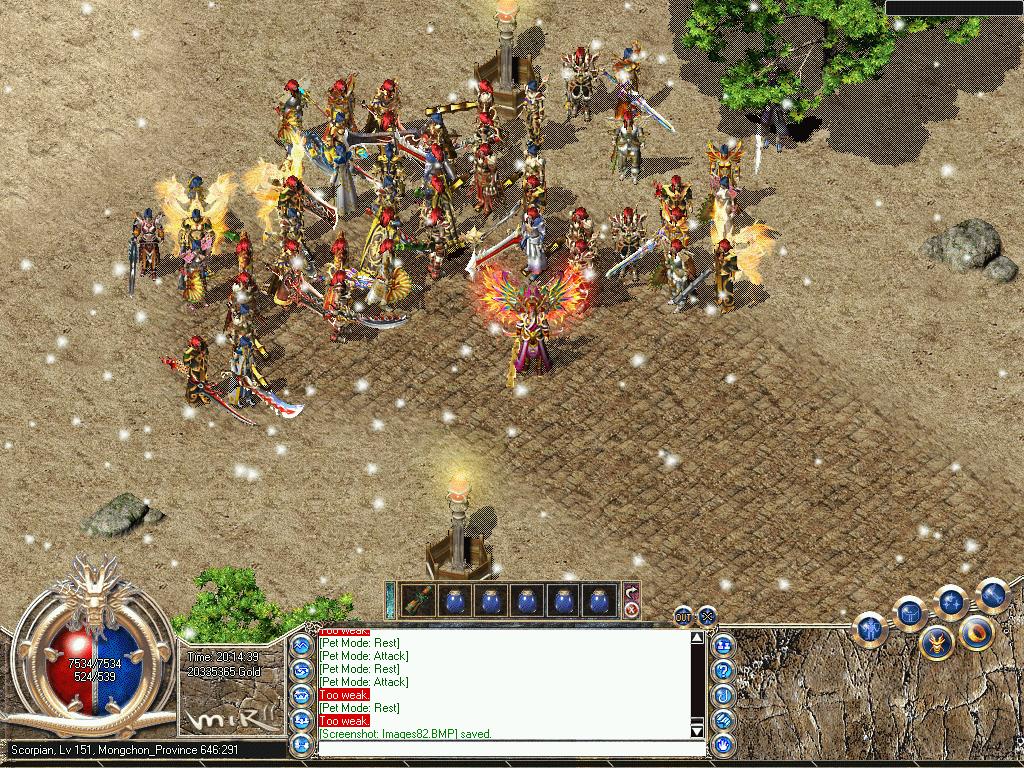Image resolution: width=1024 pixels, height=768 pixels.
Task: Click the hook-shaped icon button right of chat
Action: (722, 695)
